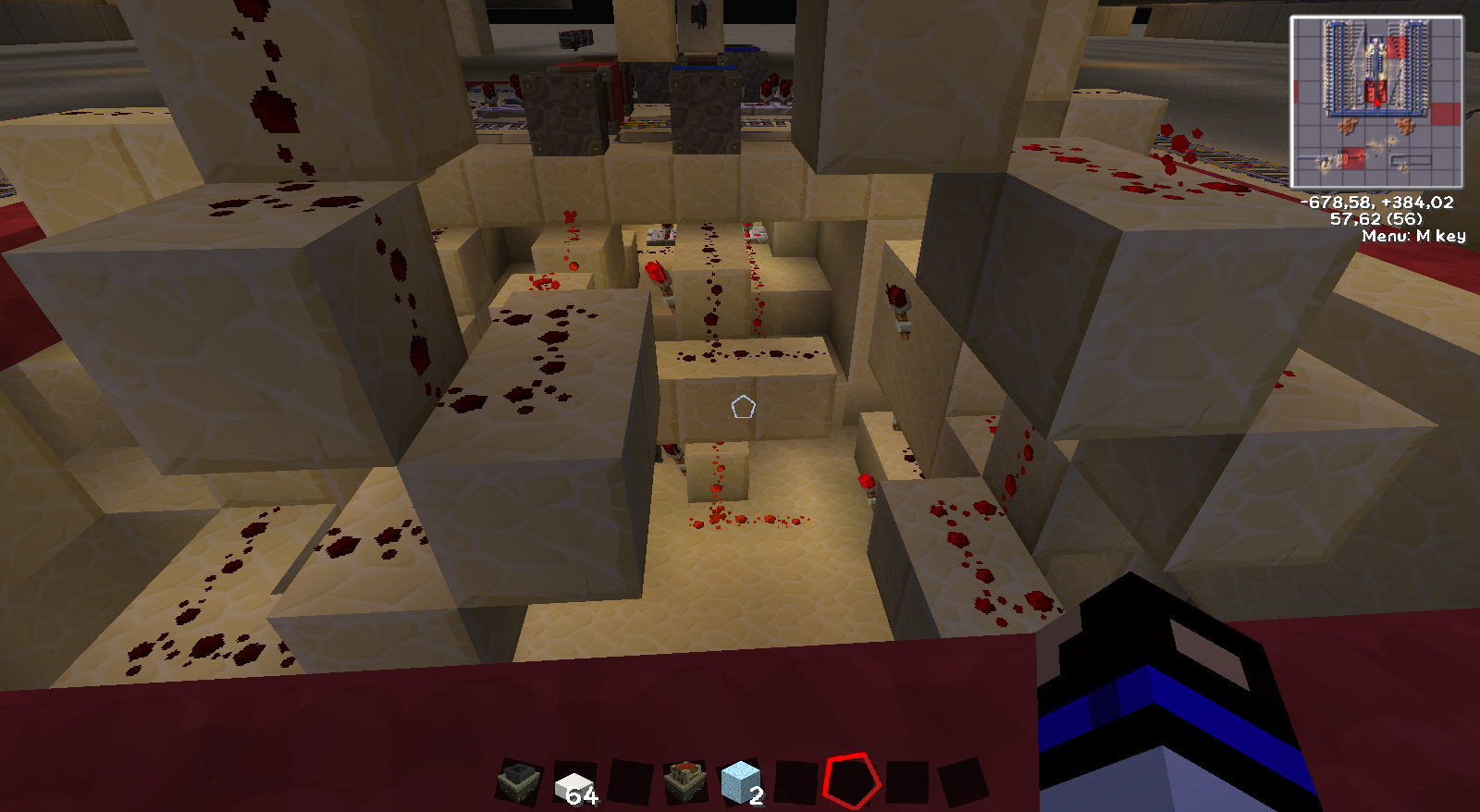Select the ice block stack of 2
This screenshot has width=1480, height=812.
click(x=740, y=782)
